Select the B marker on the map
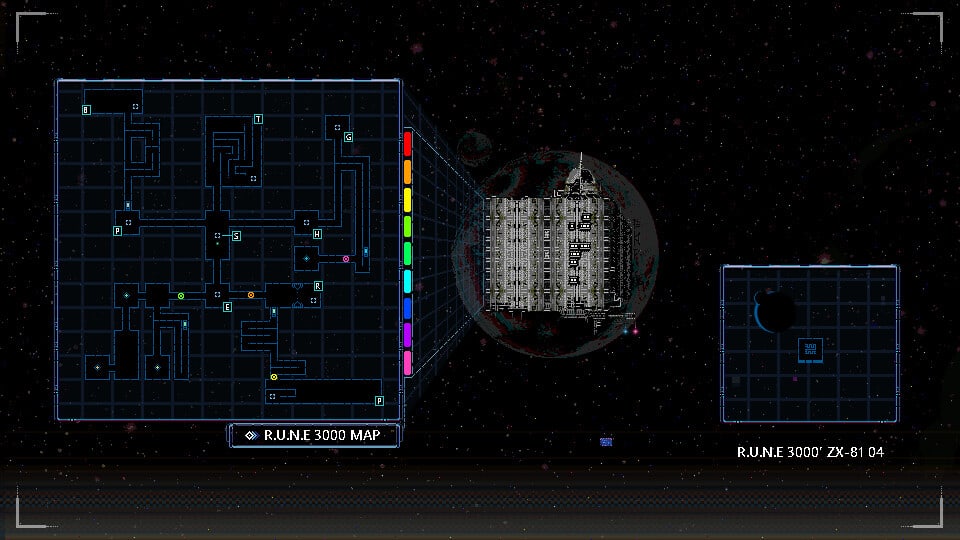 pos(87,109)
